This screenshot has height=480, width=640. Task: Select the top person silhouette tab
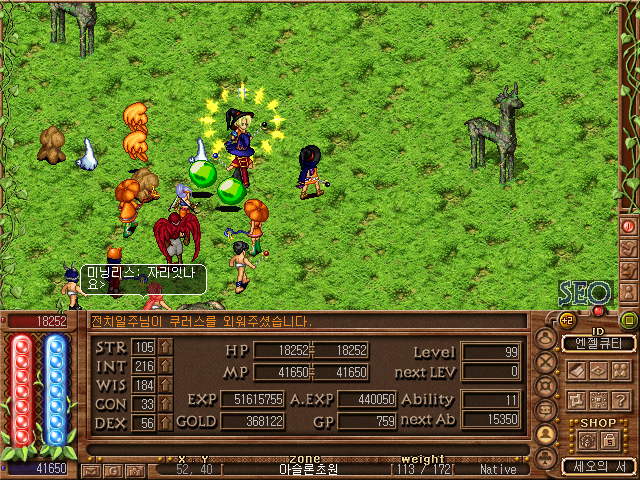pyautogui.click(x=546, y=337)
